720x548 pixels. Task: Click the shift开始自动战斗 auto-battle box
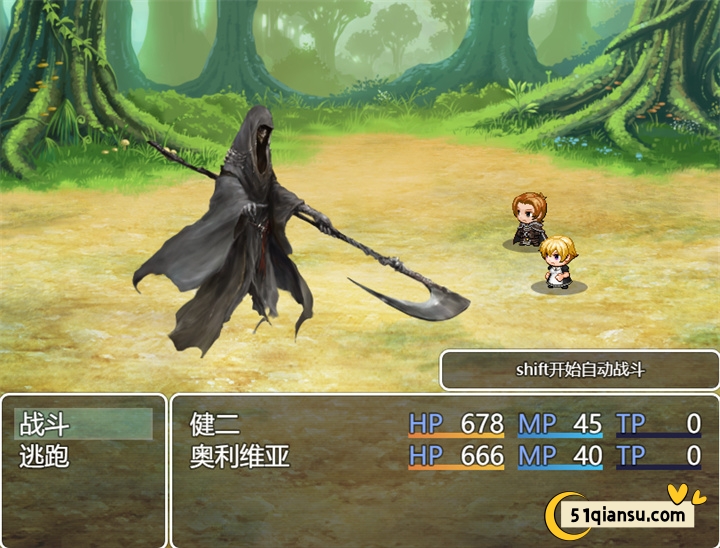click(580, 370)
